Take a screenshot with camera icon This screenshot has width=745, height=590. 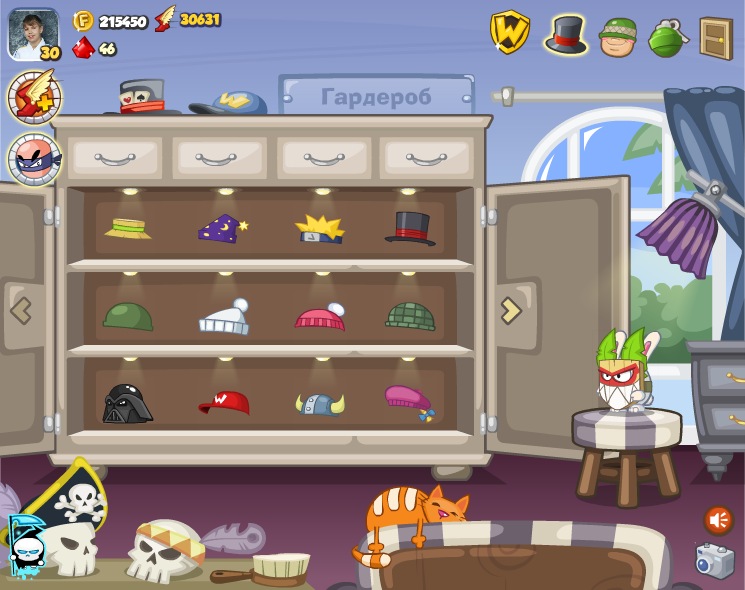[714, 561]
